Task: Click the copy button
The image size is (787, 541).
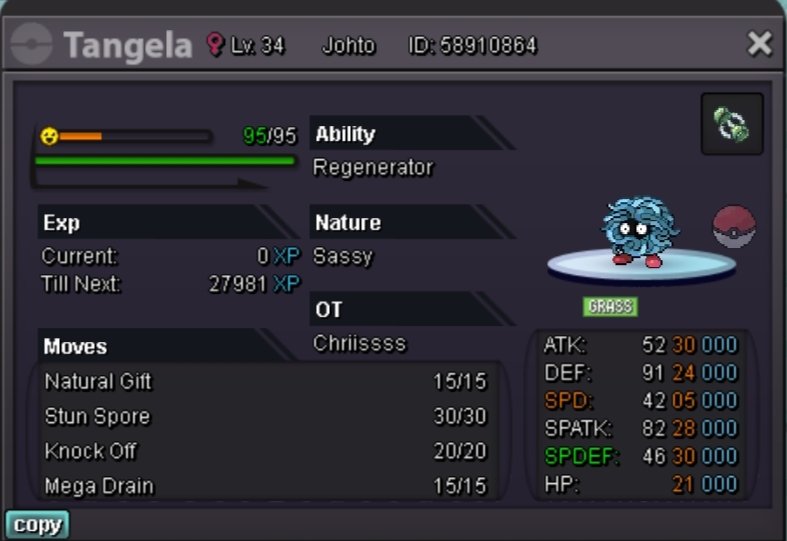Action: 37,525
